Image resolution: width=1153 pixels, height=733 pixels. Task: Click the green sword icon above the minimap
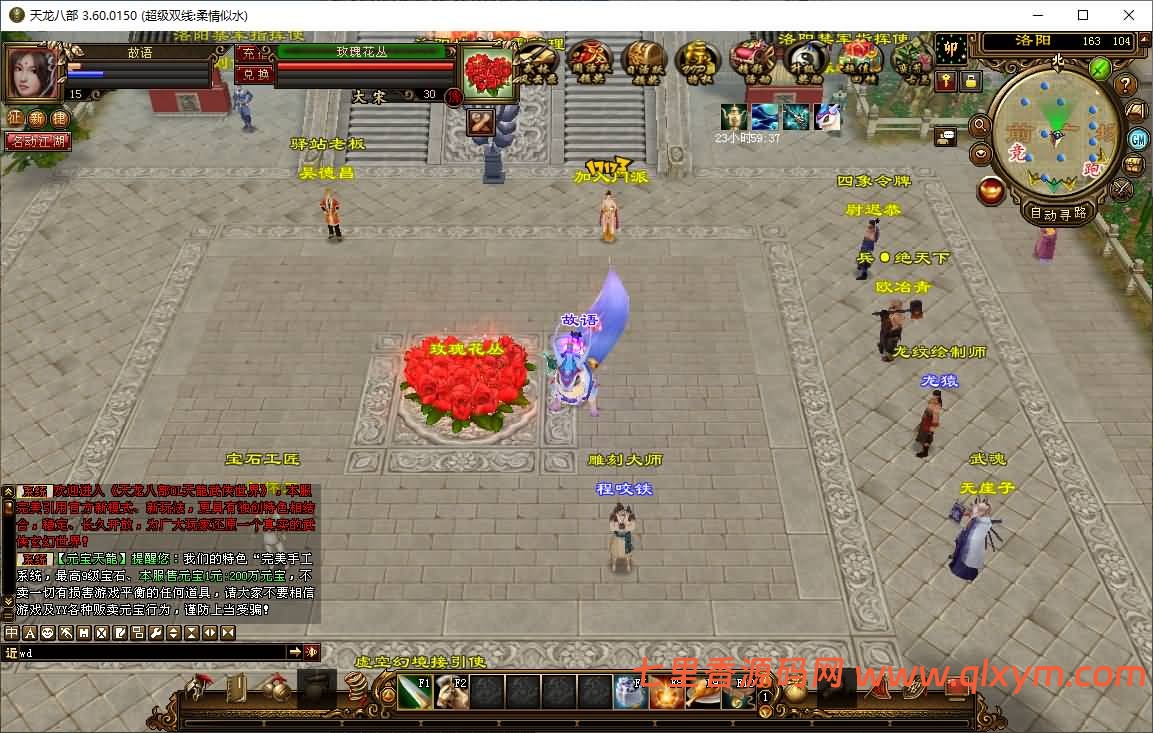[x=1100, y=68]
